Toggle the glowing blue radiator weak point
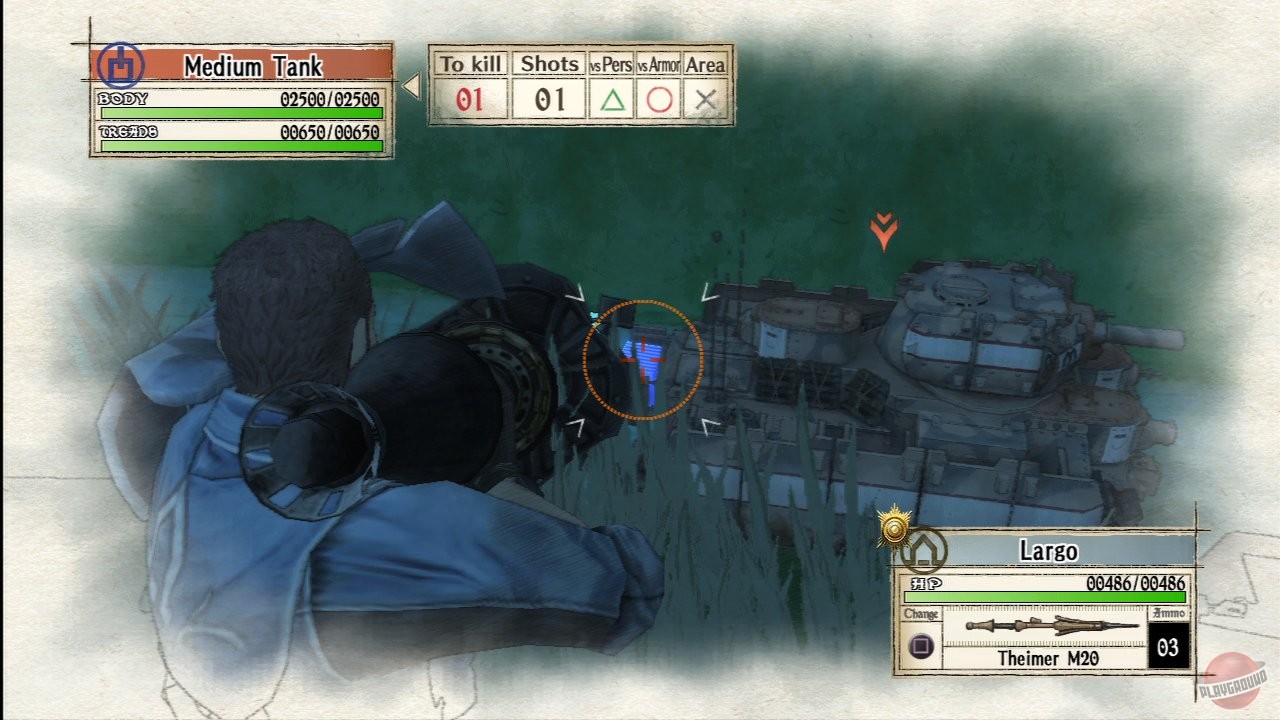1280x720 pixels. click(x=645, y=360)
